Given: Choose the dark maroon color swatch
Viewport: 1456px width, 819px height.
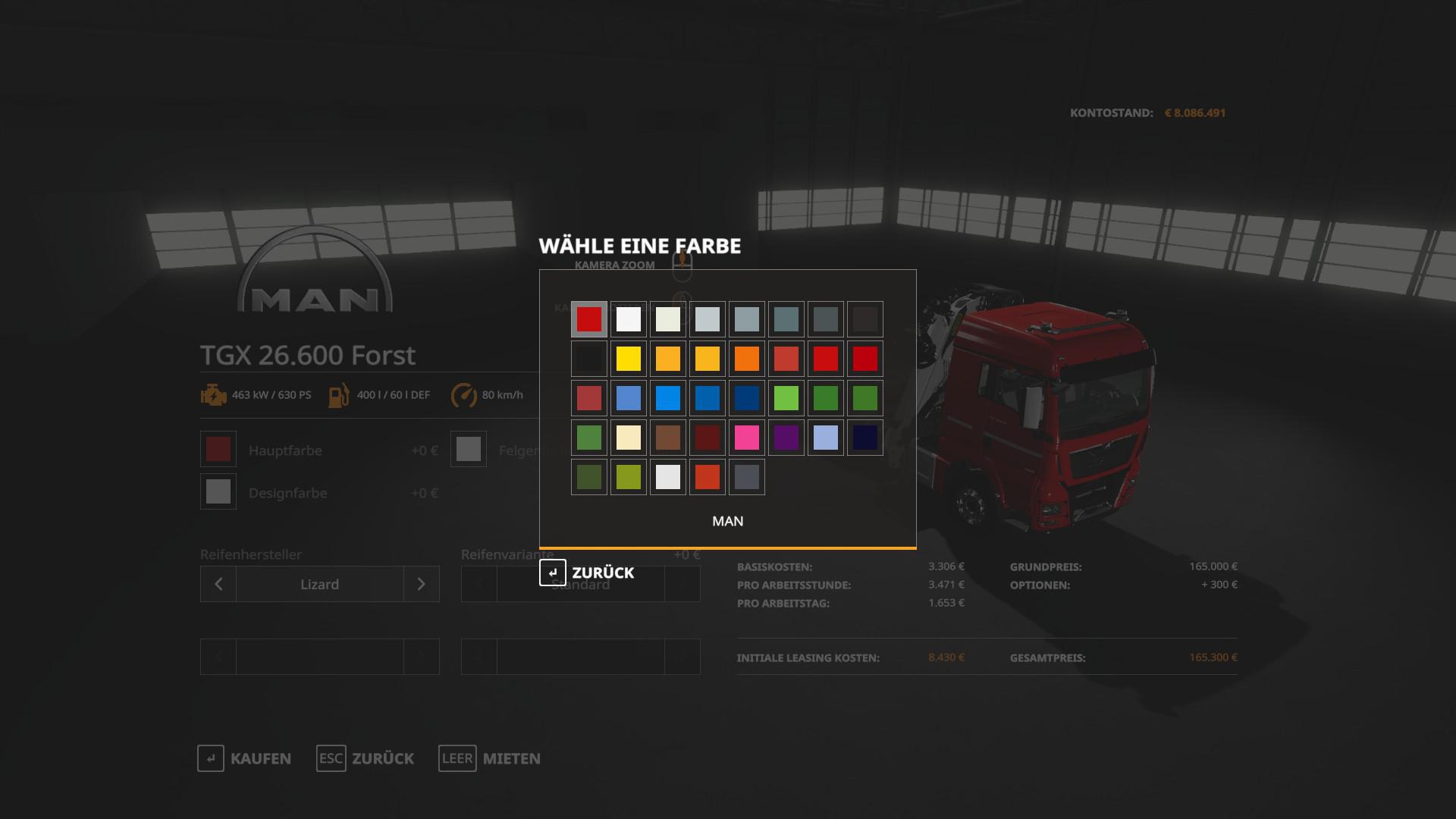Looking at the screenshot, I should 708,438.
